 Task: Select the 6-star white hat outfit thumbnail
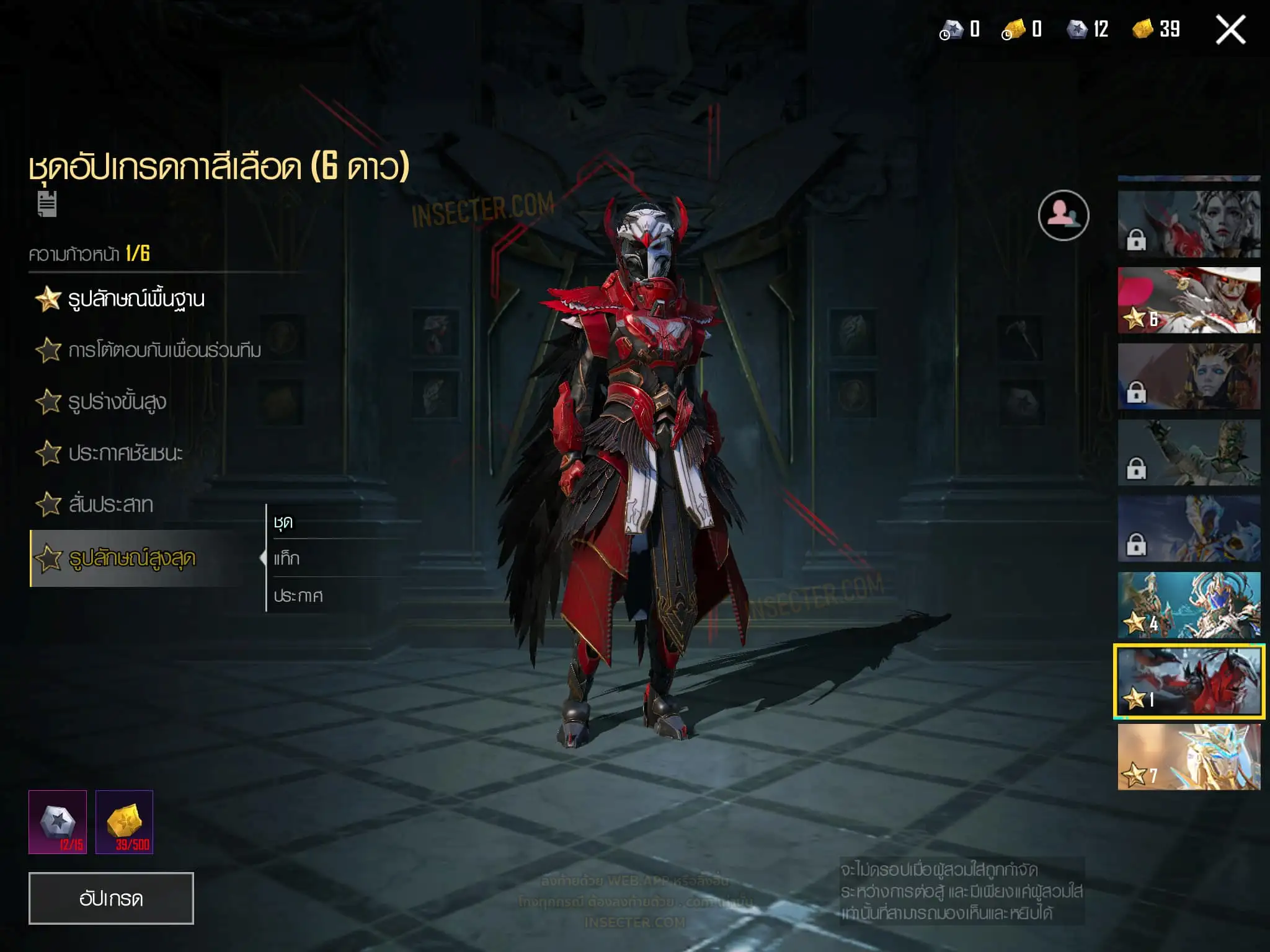(1189, 300)
